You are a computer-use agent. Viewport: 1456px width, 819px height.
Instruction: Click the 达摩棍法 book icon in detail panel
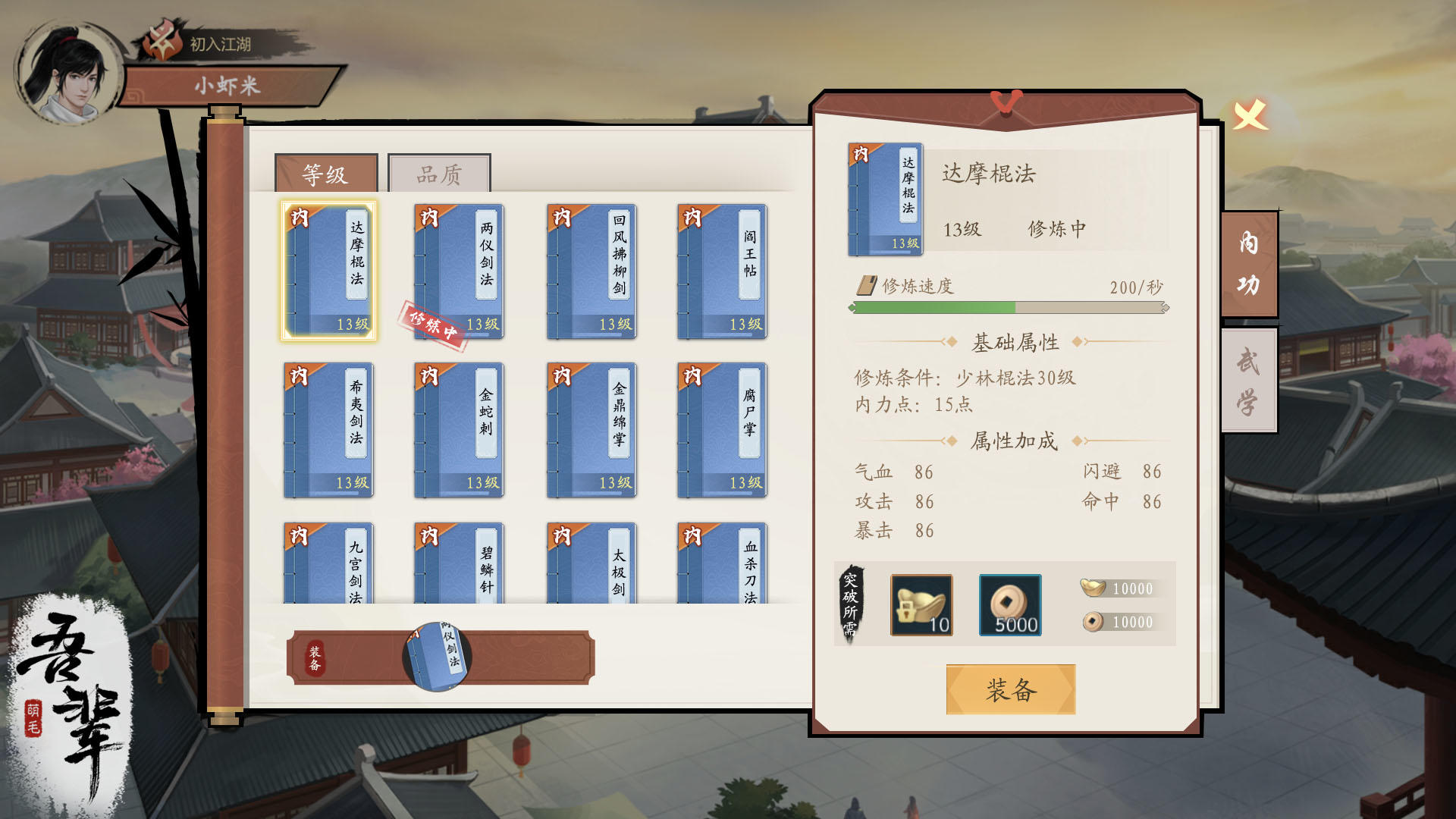click(x=885, y=197)
